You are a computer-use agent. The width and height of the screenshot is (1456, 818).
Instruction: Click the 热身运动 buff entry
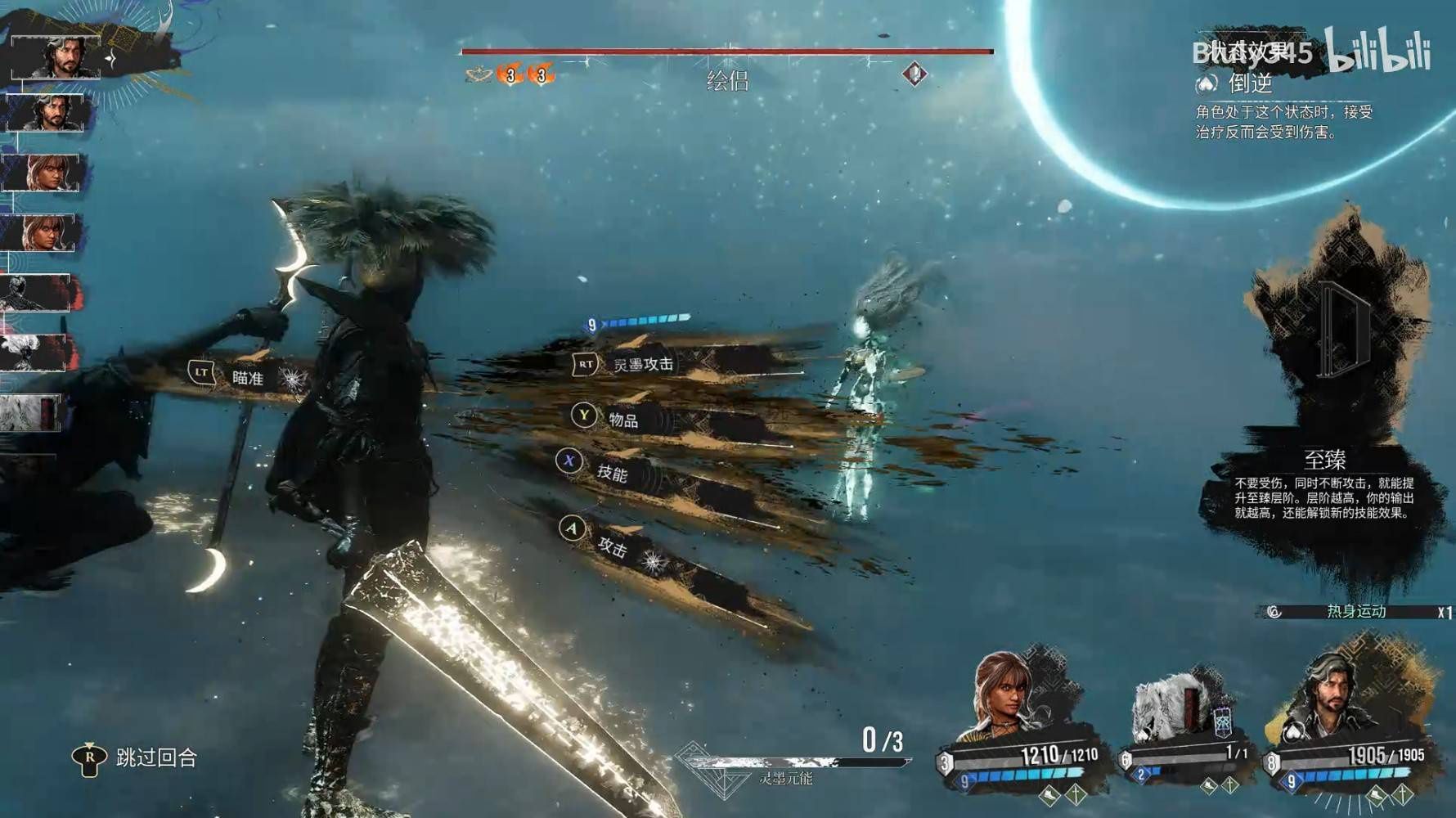pyautogui.click(x=1355, y=612)
